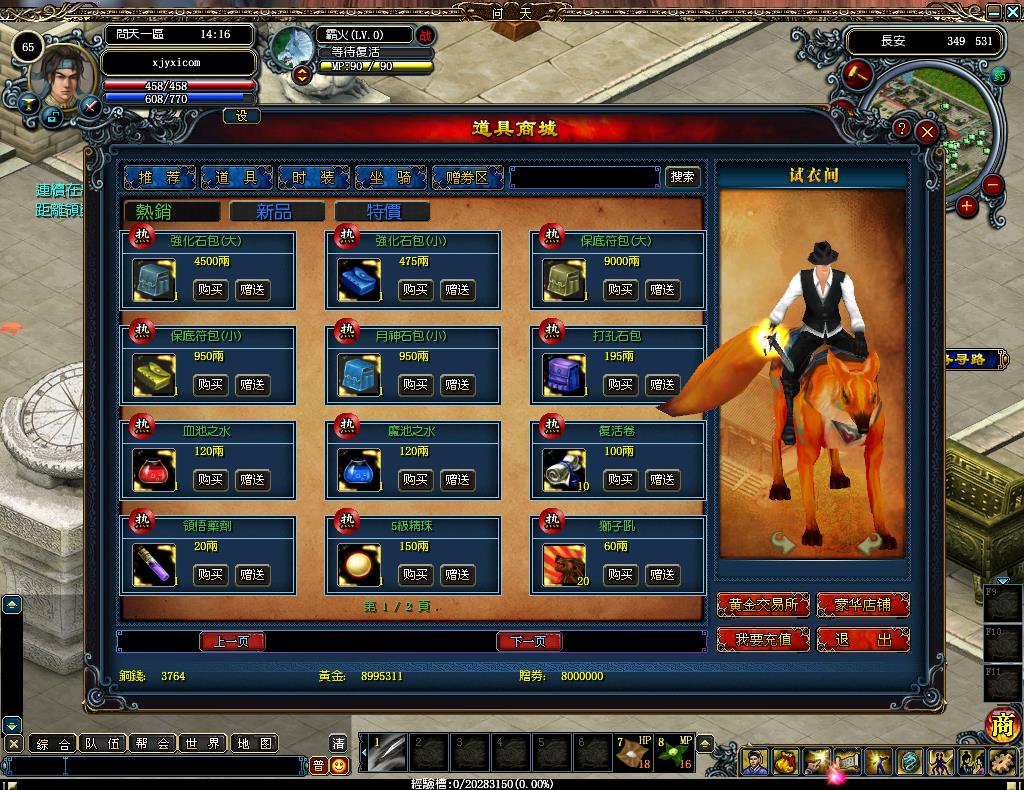
Task: Buy the 強化石包(大) for 4500両
Action: [x=210, y=290]
